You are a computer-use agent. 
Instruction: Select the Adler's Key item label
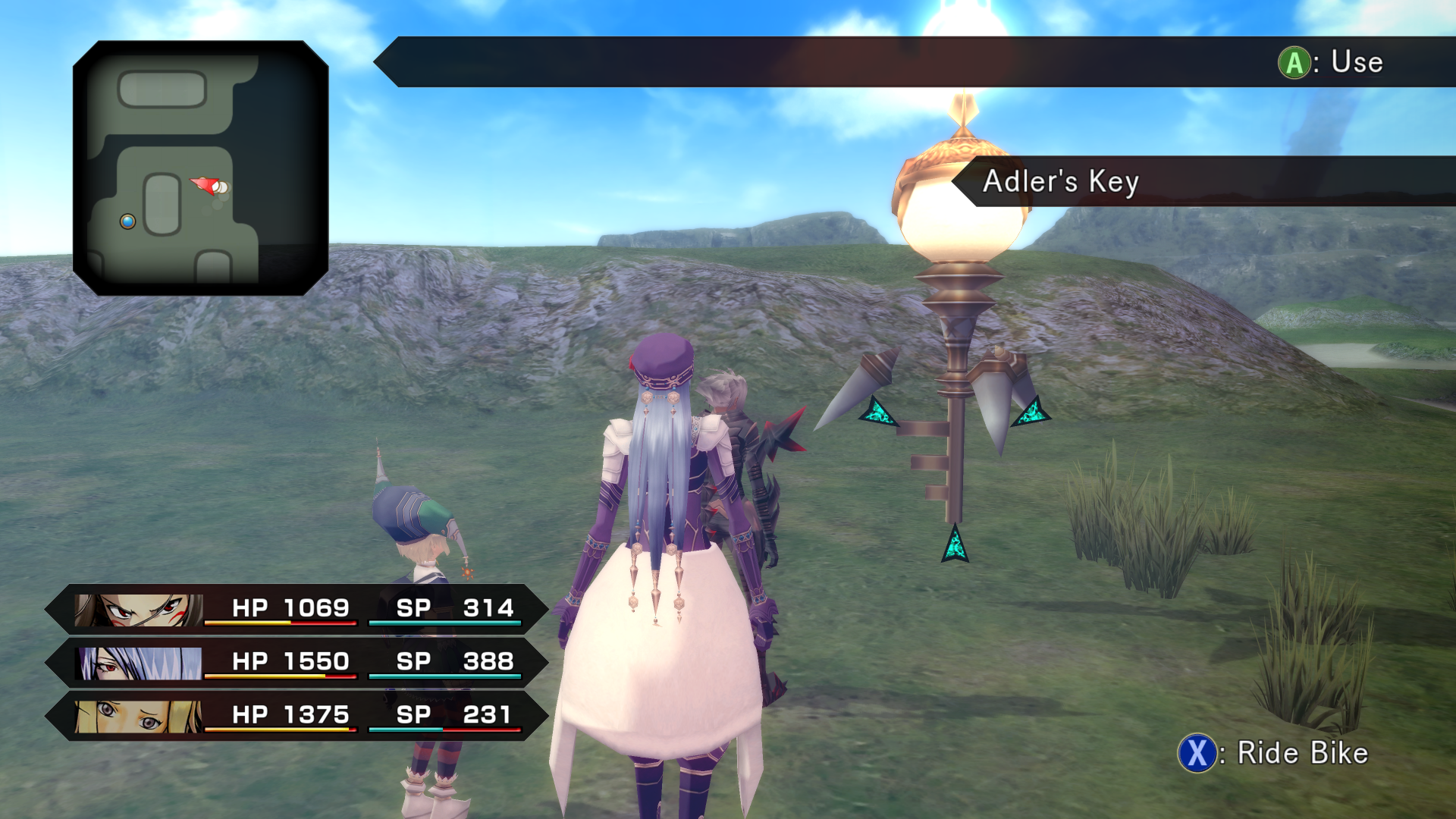pyautogui.click(x=1060, y=182)
